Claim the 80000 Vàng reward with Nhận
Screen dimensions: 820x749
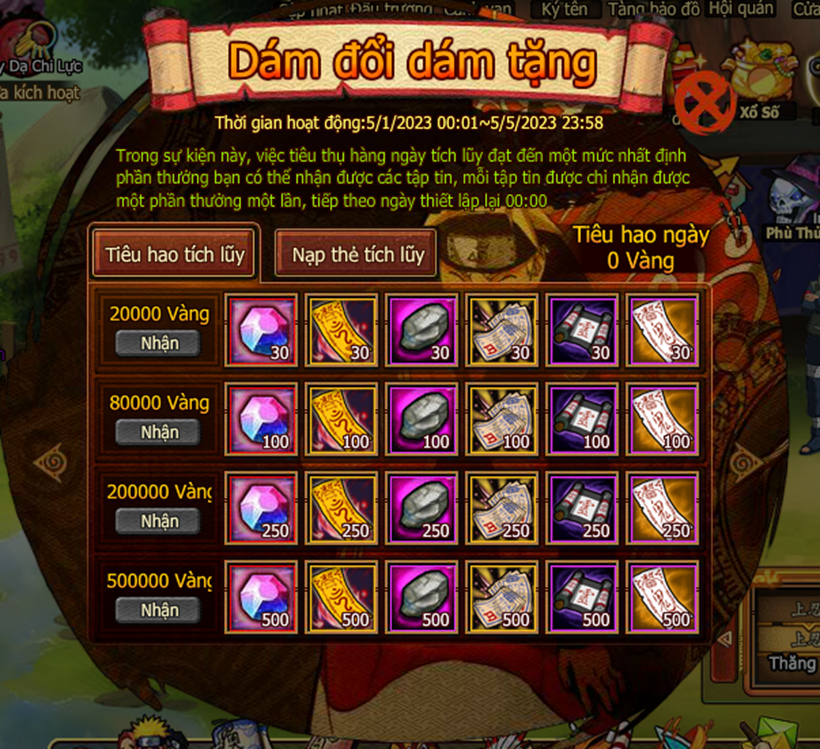pos(159,432)
